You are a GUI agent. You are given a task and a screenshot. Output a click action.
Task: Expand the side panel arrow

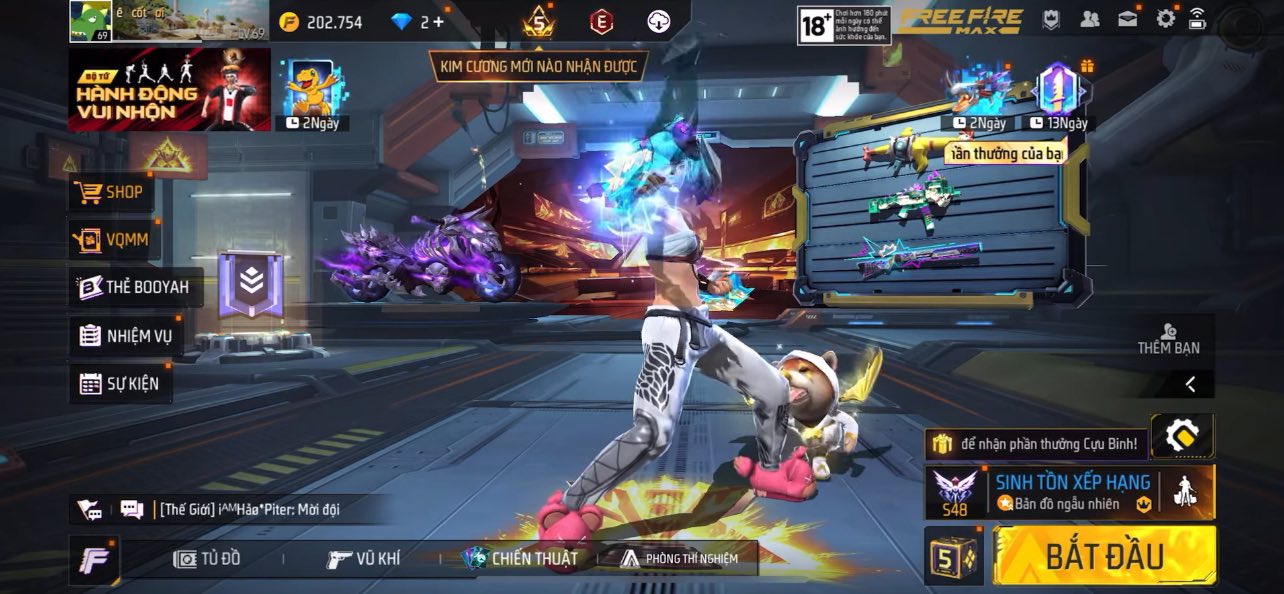(x=1190, y=384)
